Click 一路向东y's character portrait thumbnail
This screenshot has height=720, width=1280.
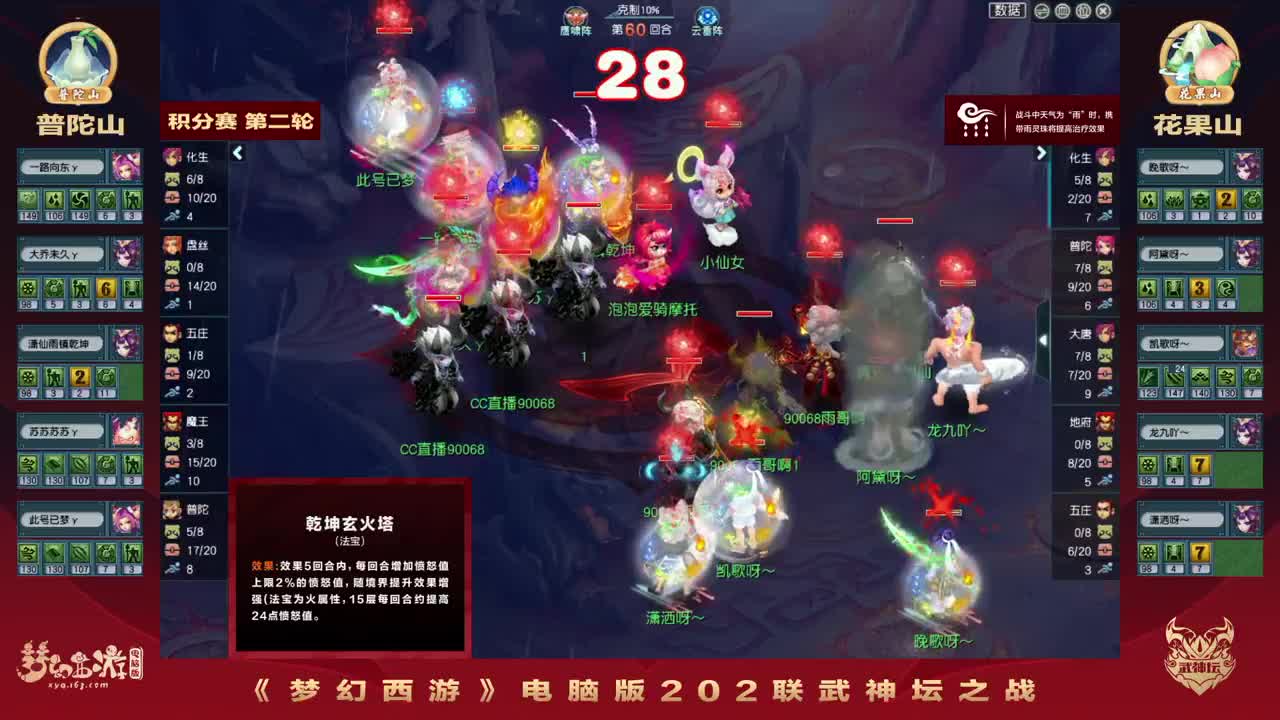tap(126, 168)
